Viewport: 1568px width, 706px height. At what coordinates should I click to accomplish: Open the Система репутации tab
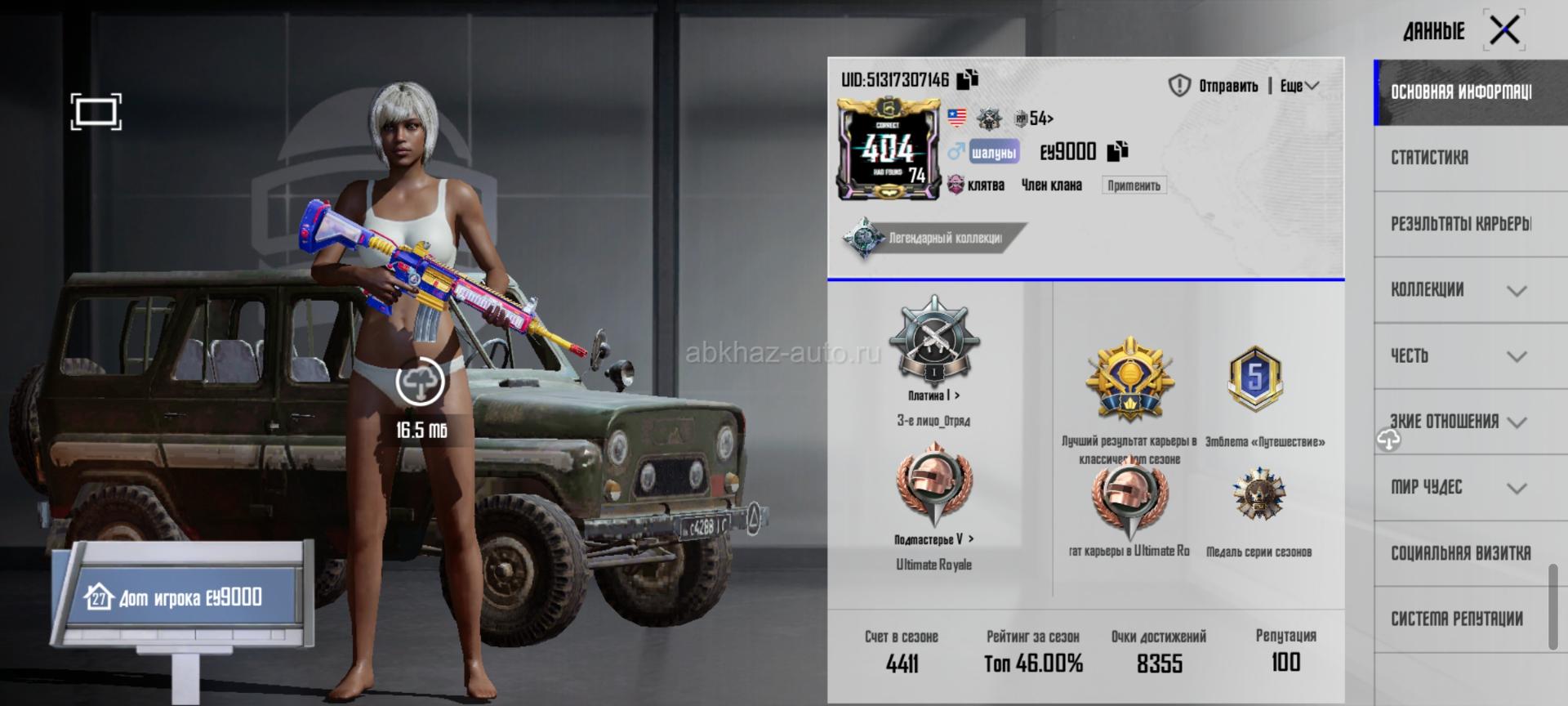1457,619
